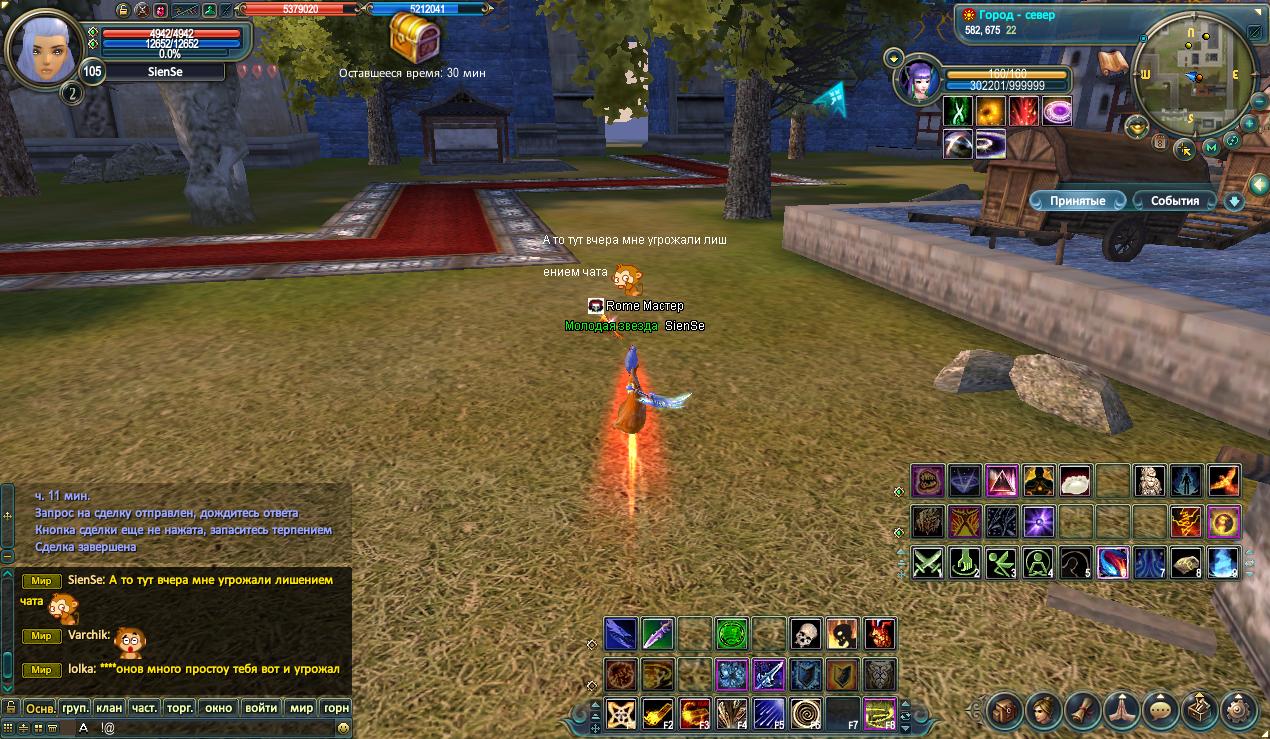Open the Принятые quest list
The width and height of the screenshot is (1270, 739).
(1077, 201)
